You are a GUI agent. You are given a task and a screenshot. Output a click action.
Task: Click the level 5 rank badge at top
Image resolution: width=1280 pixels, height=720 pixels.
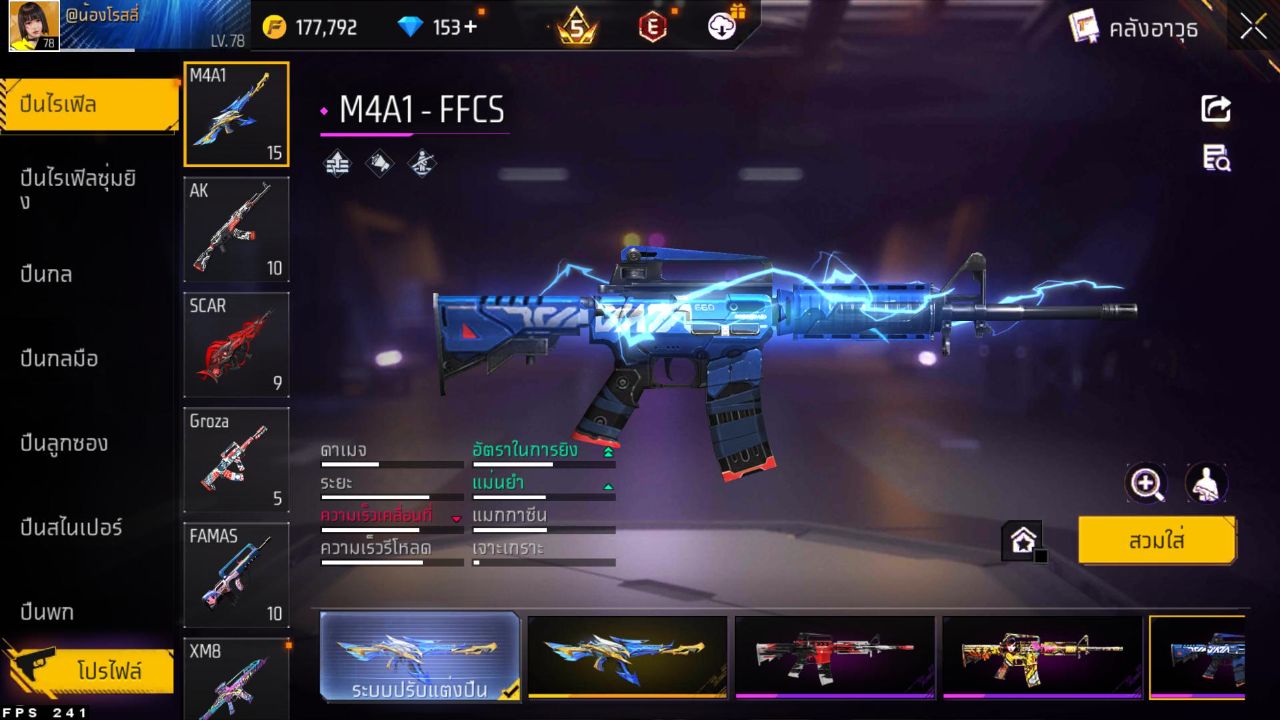click(572, 27)
